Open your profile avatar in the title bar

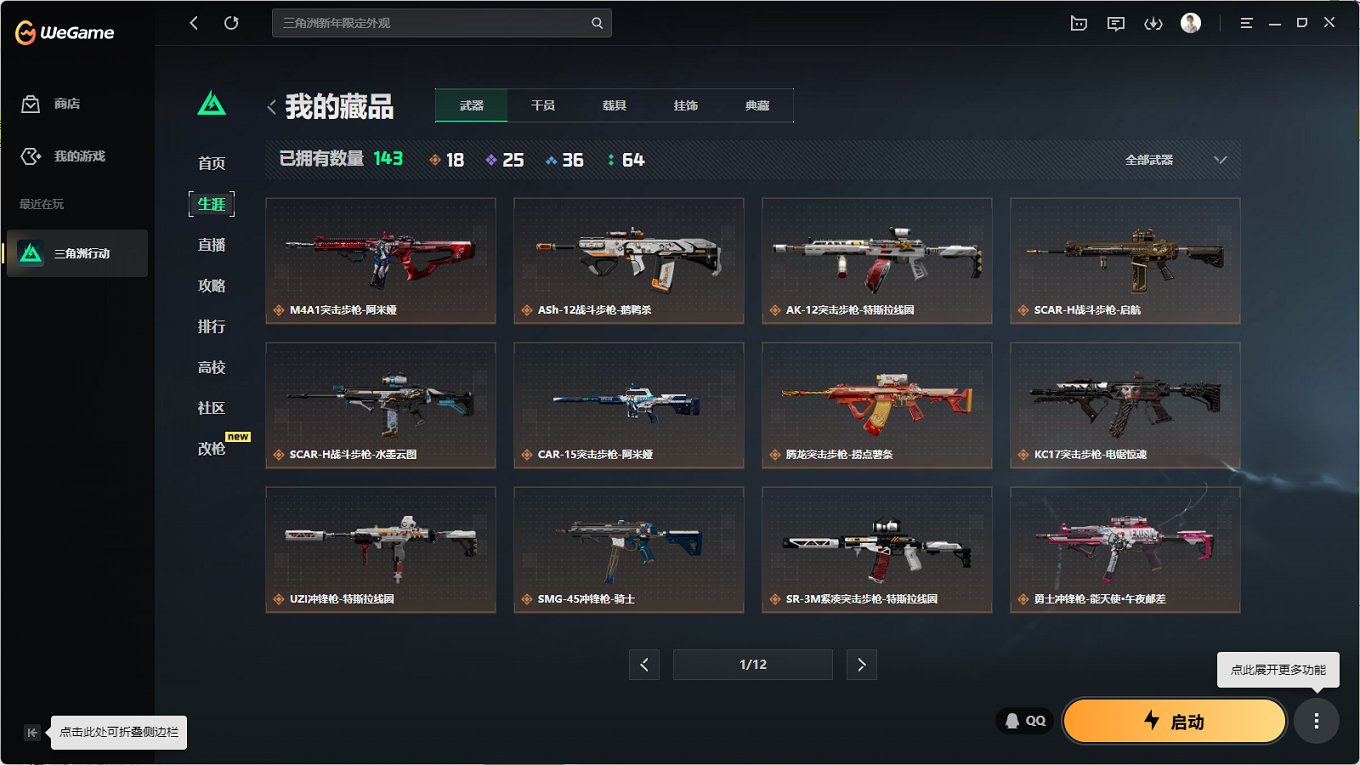(x=1190, y=22)
